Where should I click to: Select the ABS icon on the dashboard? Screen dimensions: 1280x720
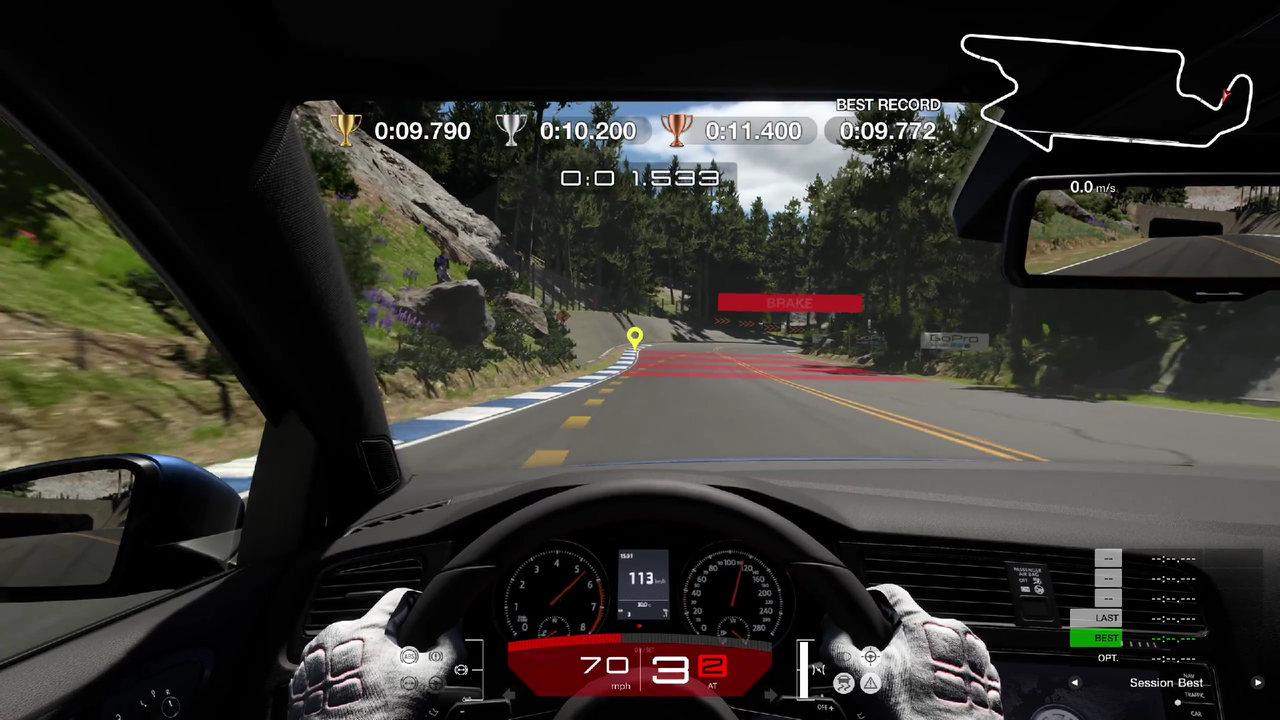[409, 655]
